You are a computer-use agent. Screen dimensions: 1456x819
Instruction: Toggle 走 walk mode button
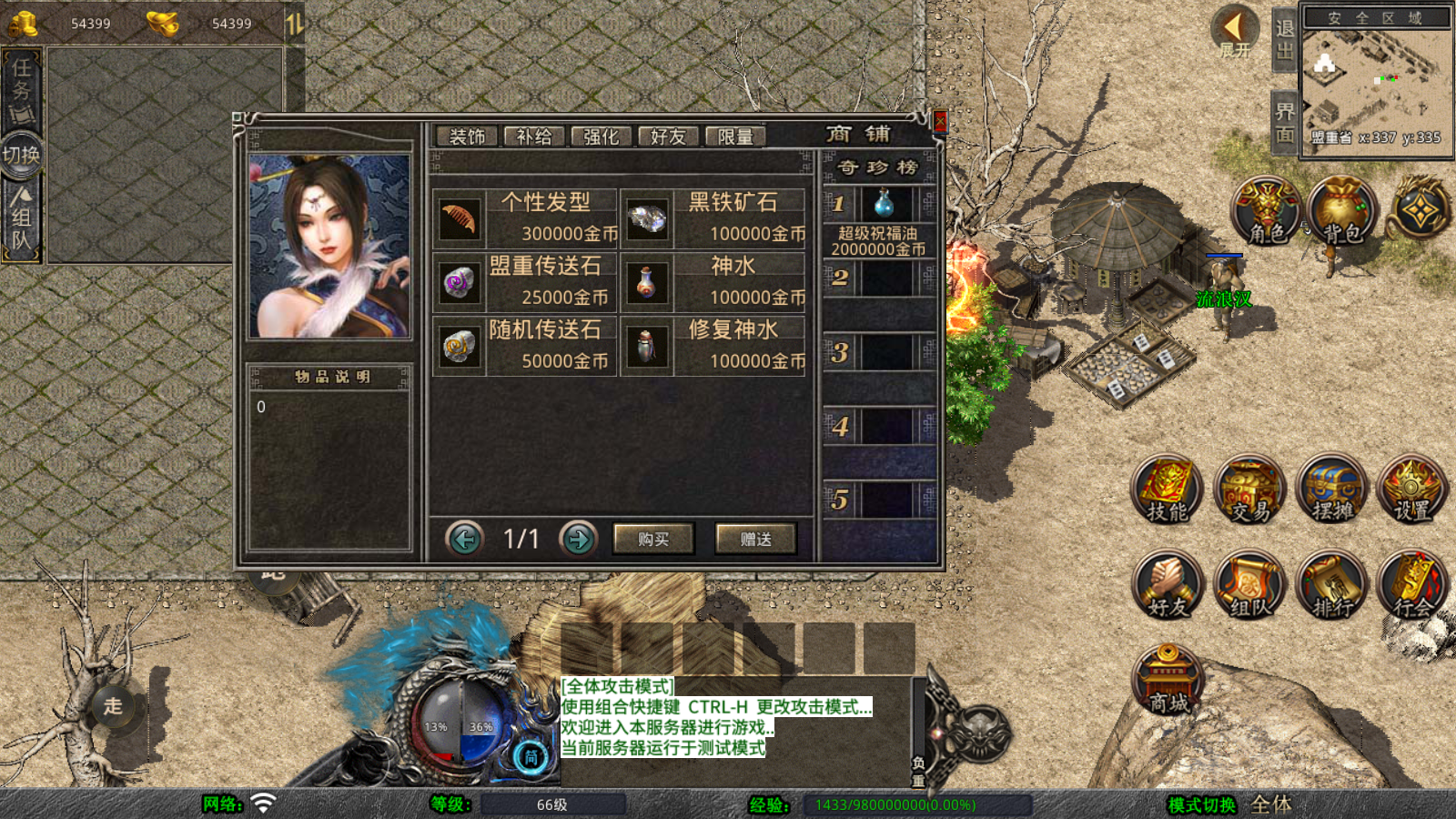(x=111, y=708)
